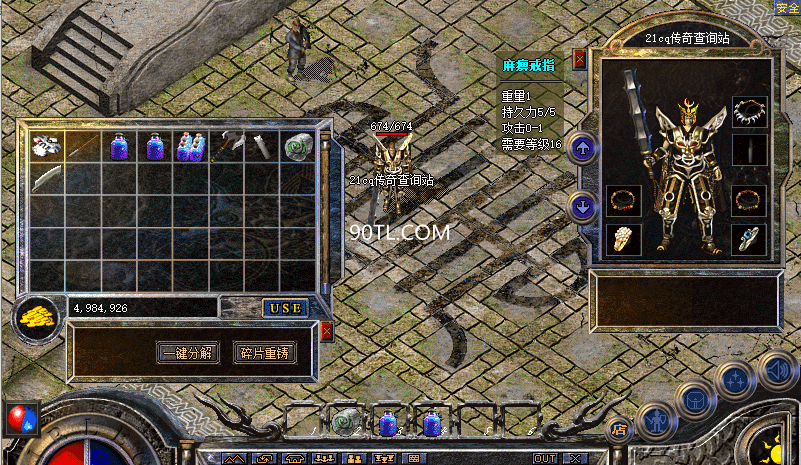Select the bundle of blue potions in the bag
Screen dimensions: 801x465
[x=190, y=146]
